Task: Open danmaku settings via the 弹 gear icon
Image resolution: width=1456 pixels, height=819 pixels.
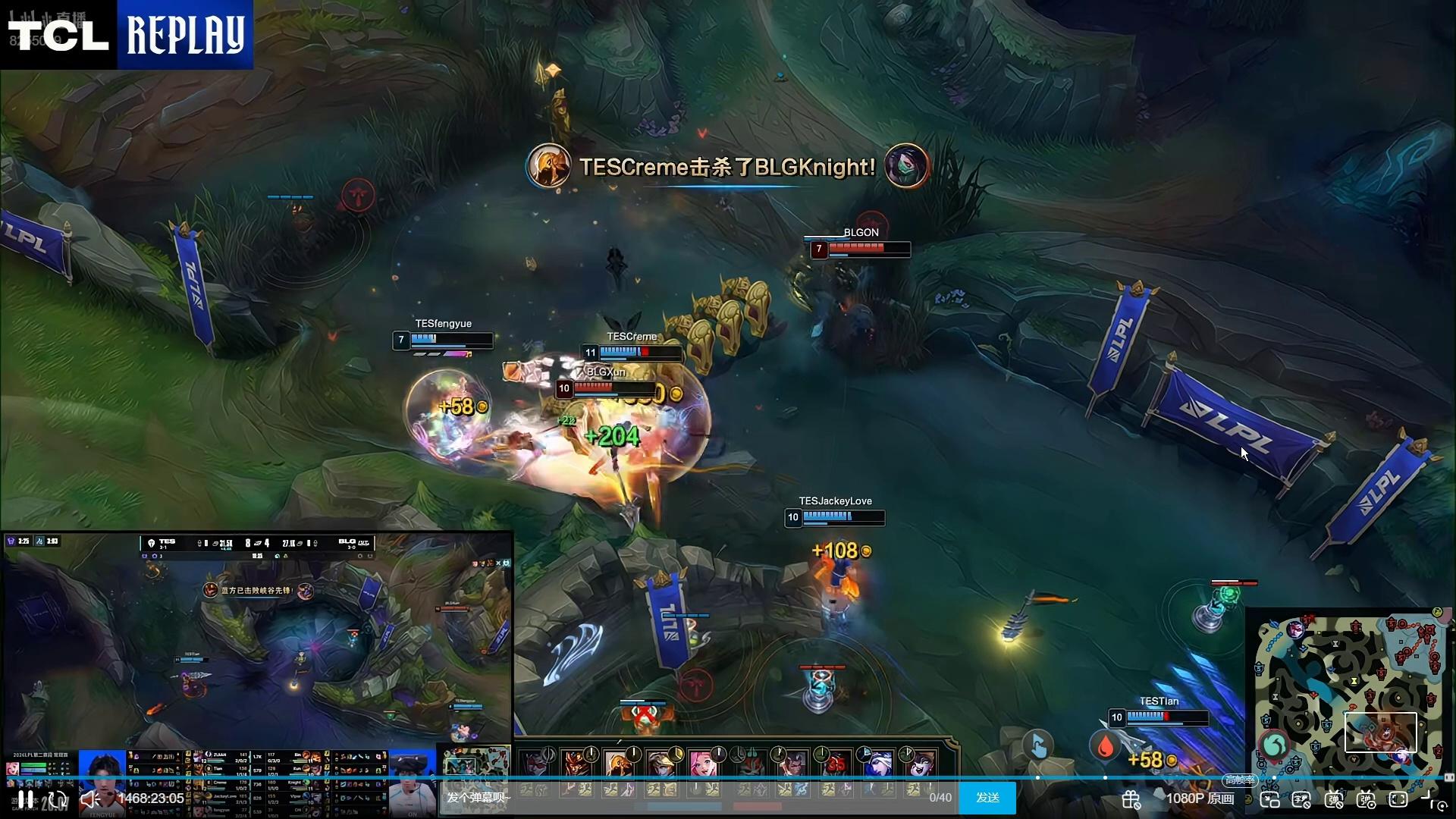Action: point(1366,799)
